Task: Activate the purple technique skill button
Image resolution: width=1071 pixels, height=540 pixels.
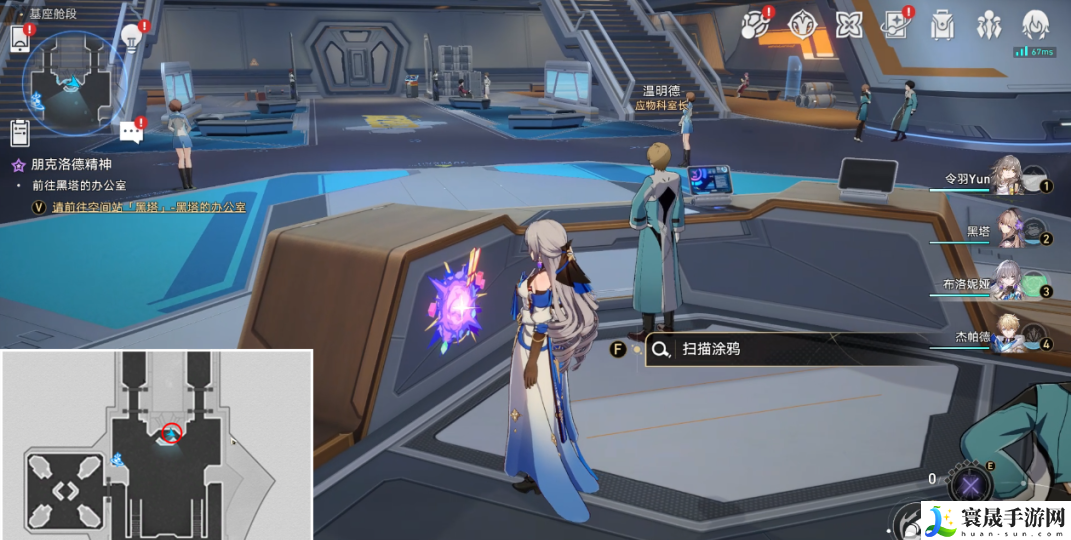Action: click(968, 487)
